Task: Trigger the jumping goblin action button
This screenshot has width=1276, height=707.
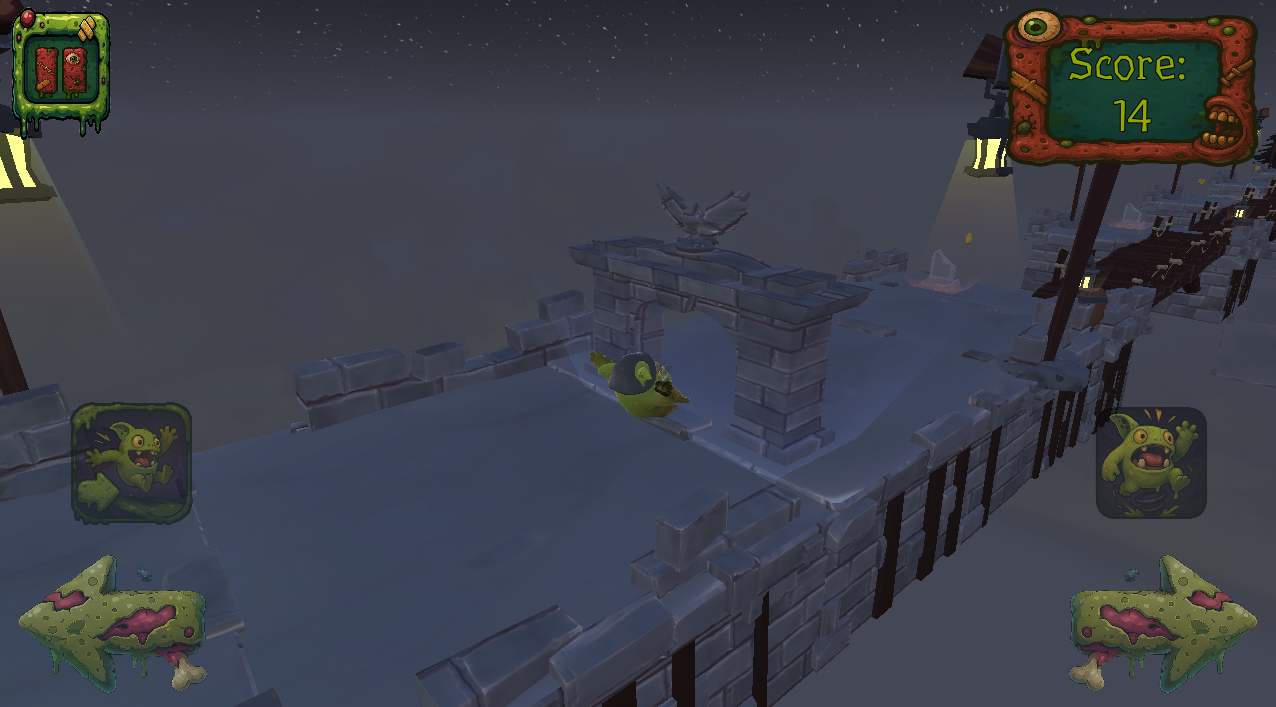Action: click(x=1151, y=463)
